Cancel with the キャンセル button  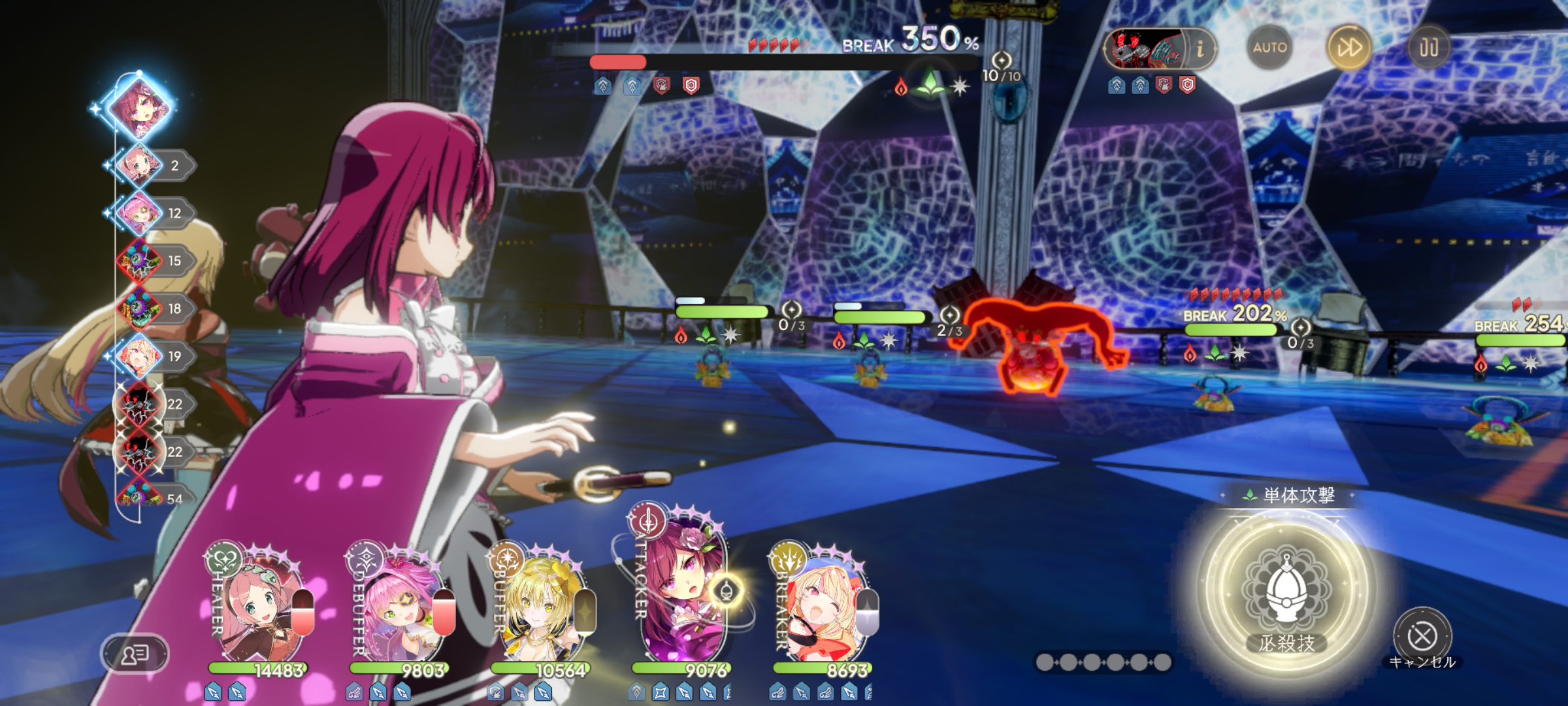click(x=1422, y=636)
